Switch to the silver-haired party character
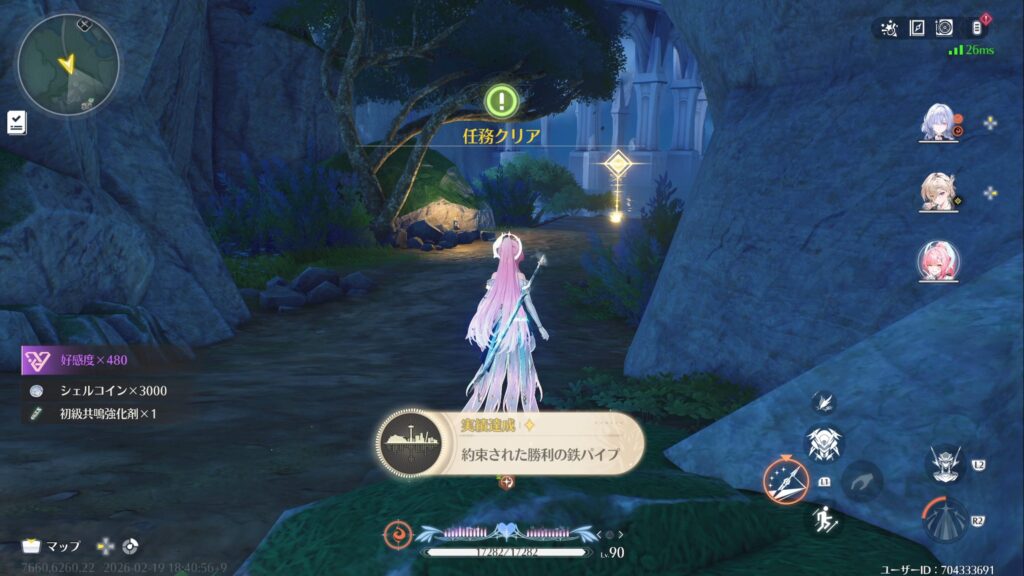 [x=939, y=123]
